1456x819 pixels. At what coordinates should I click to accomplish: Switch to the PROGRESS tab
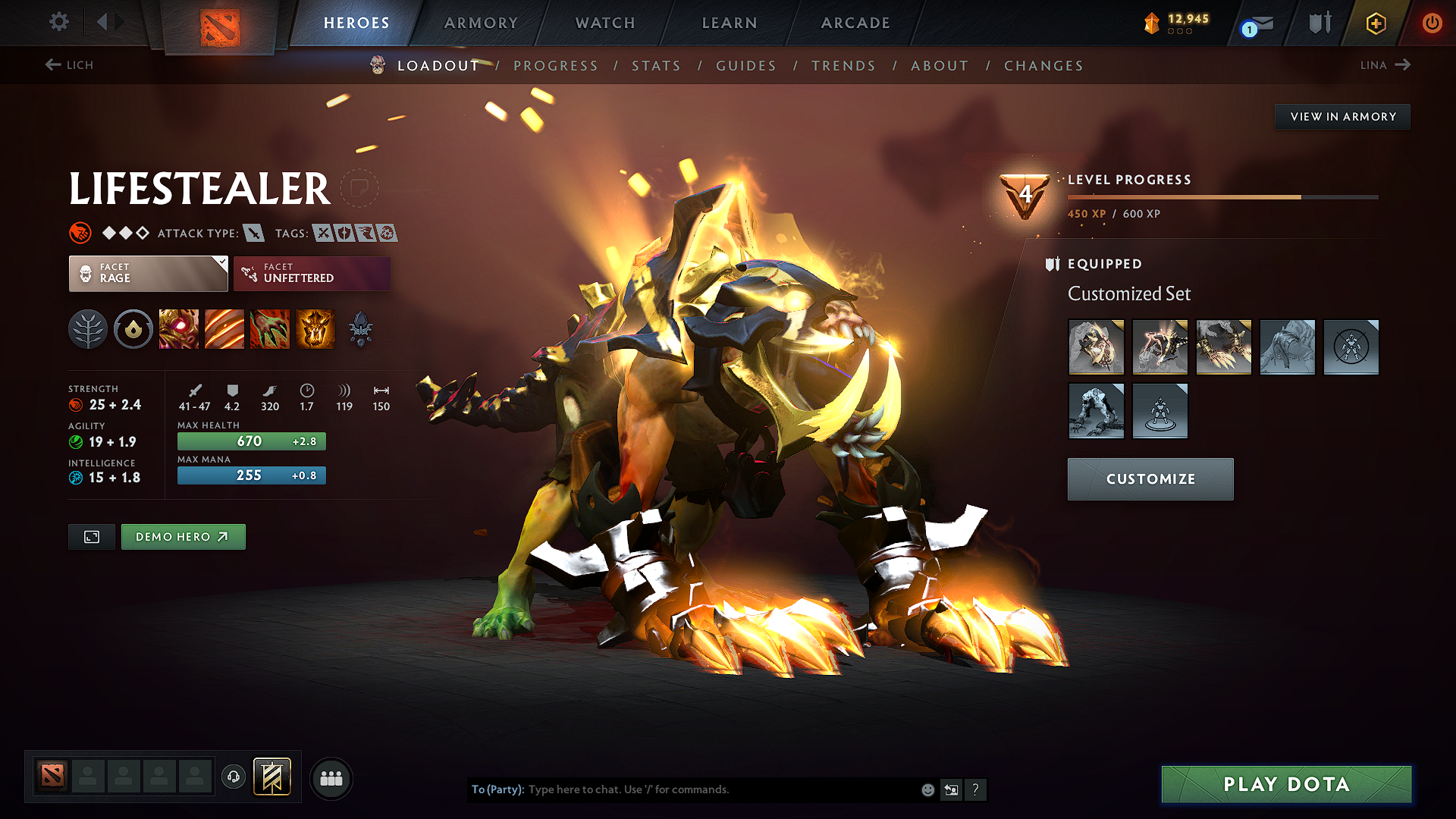coord(556,65)
